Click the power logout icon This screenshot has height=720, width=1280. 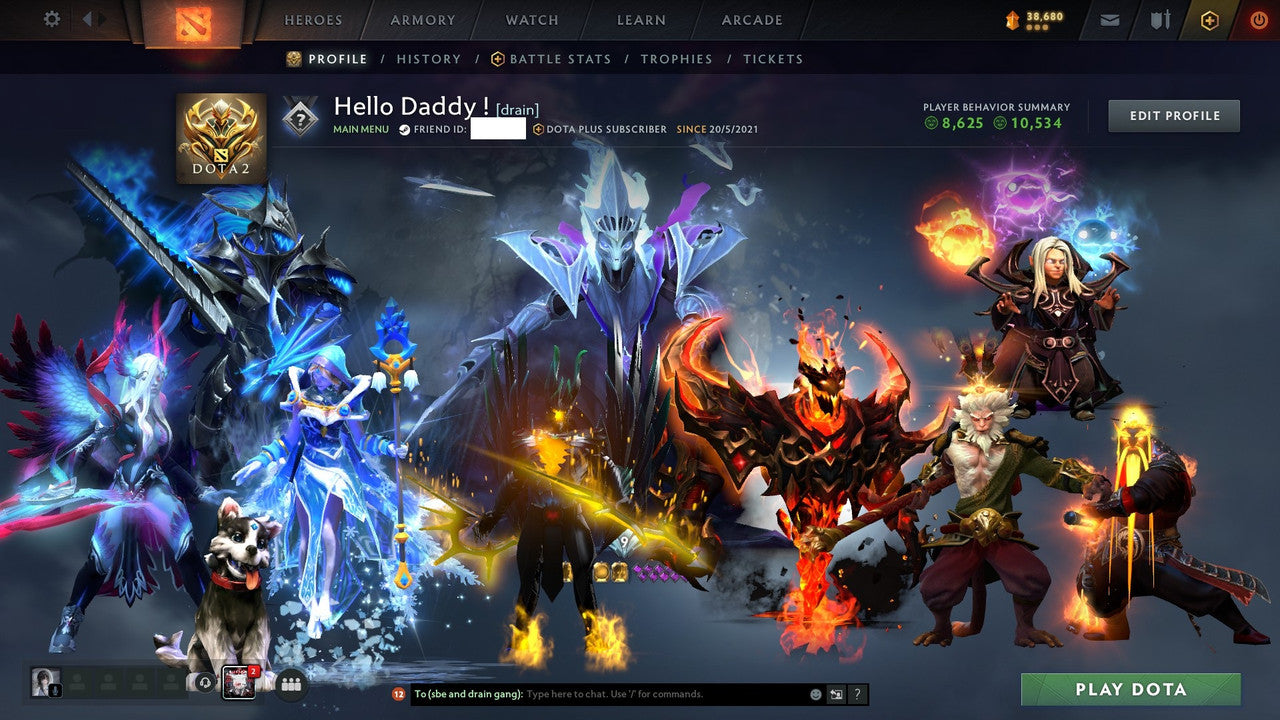pos(1258,19)
